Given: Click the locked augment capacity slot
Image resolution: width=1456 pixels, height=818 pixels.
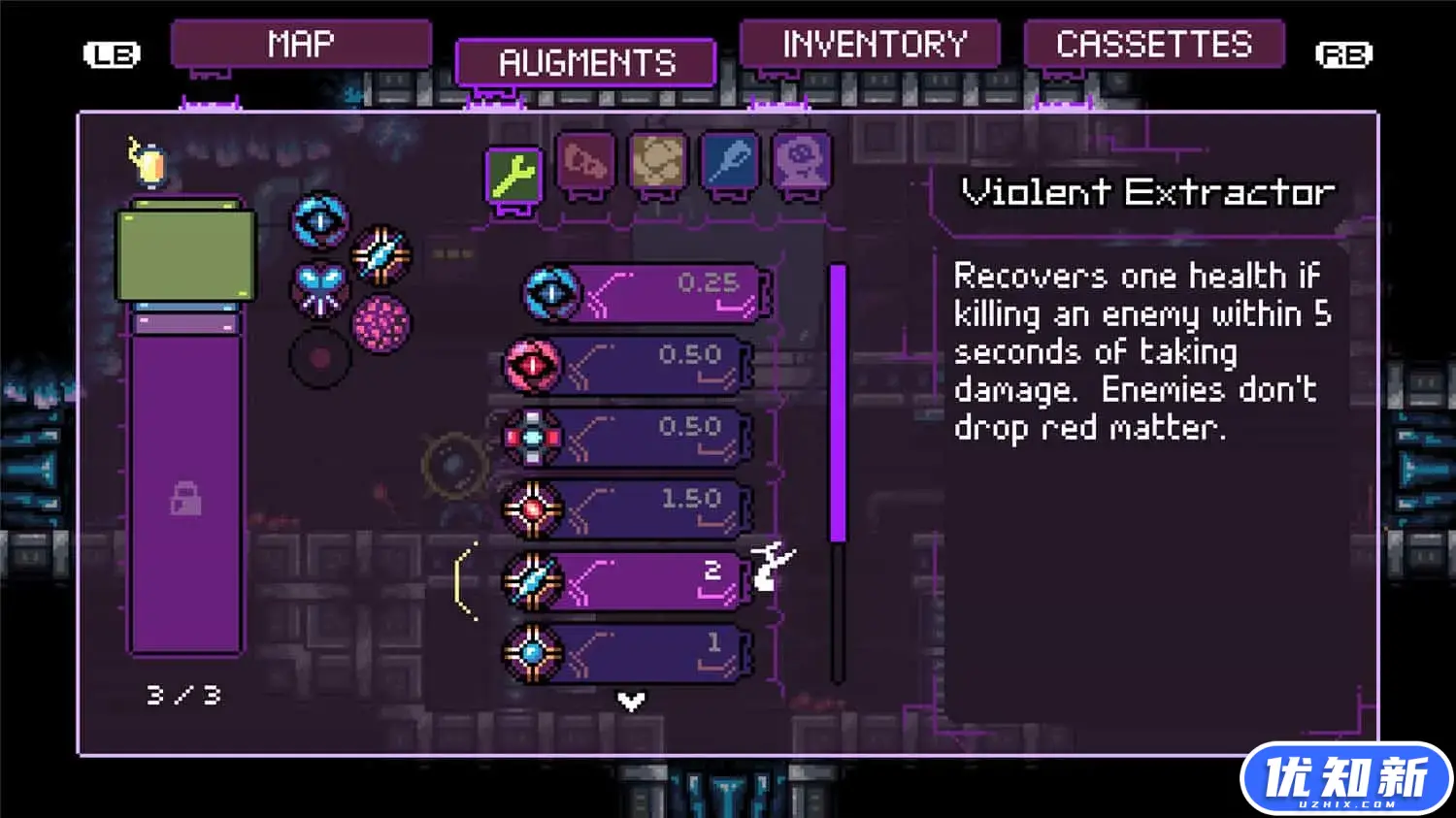Looking at the screenshot, I should (185, 499).
